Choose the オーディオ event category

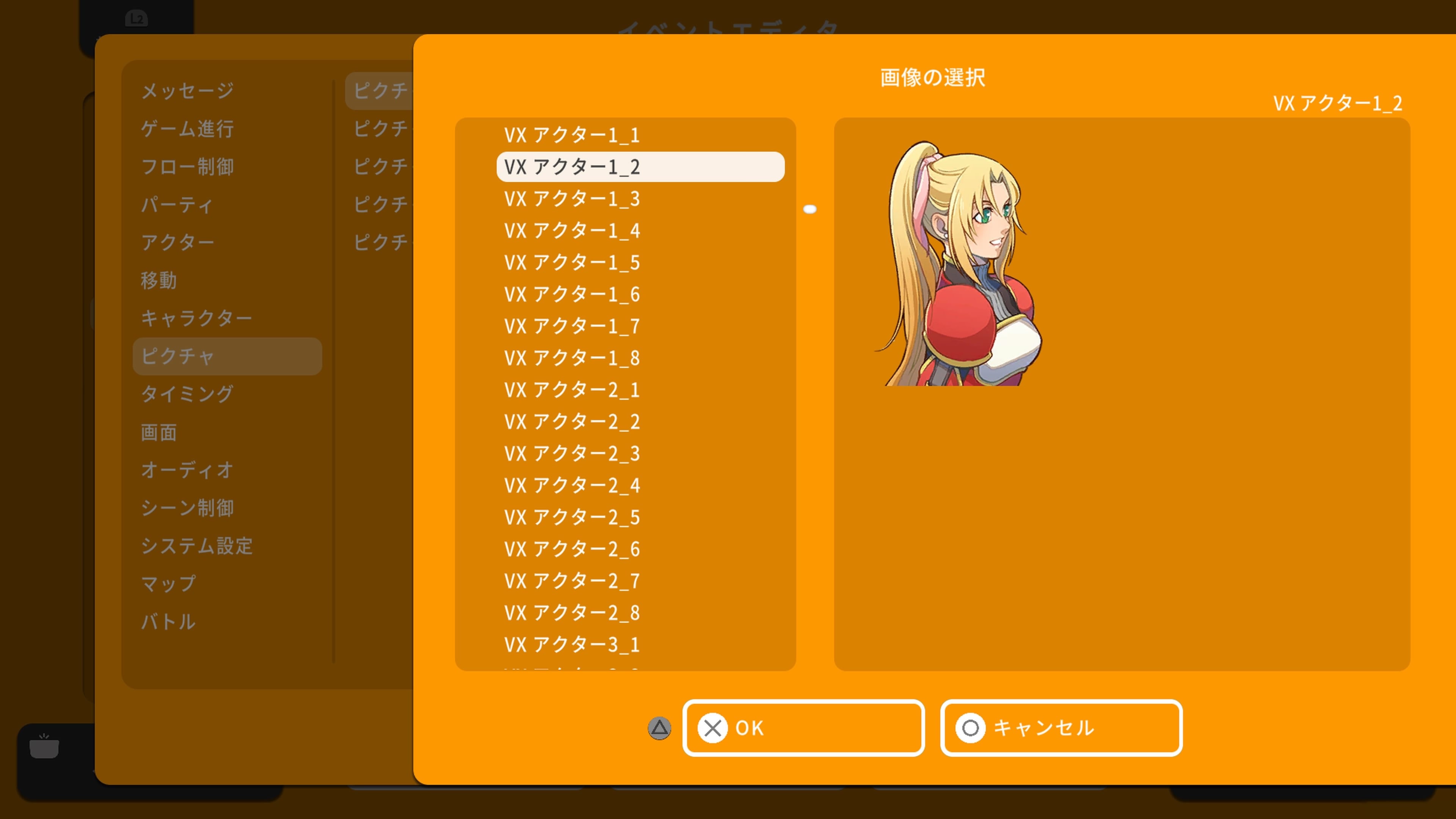pos(187,470)
